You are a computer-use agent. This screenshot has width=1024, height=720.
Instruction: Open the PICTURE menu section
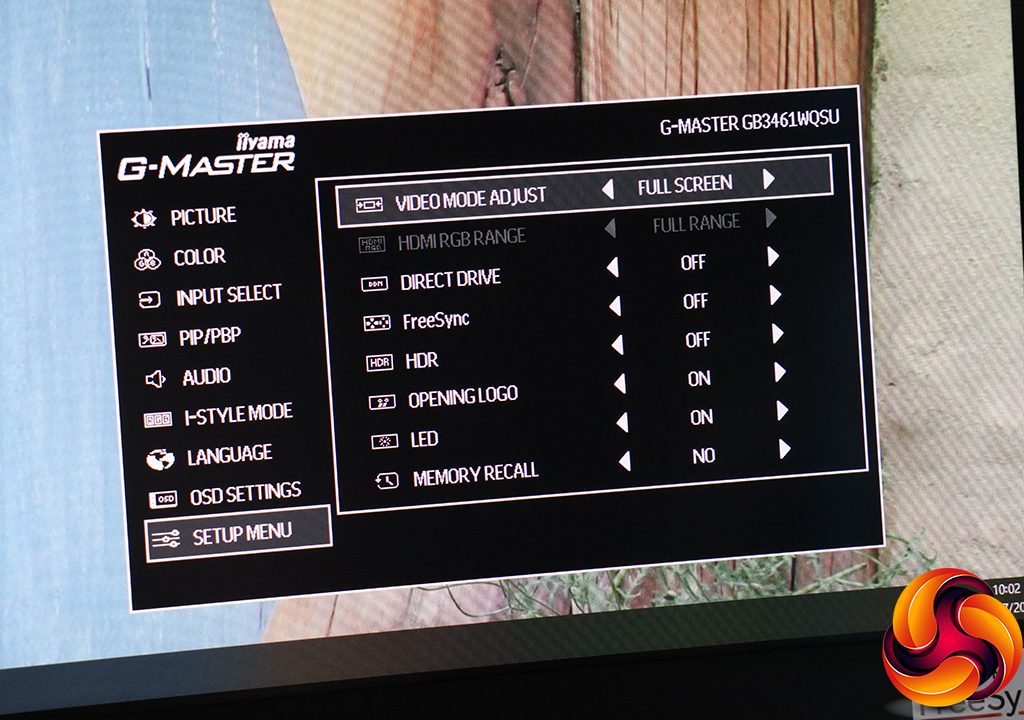point(202,216)
